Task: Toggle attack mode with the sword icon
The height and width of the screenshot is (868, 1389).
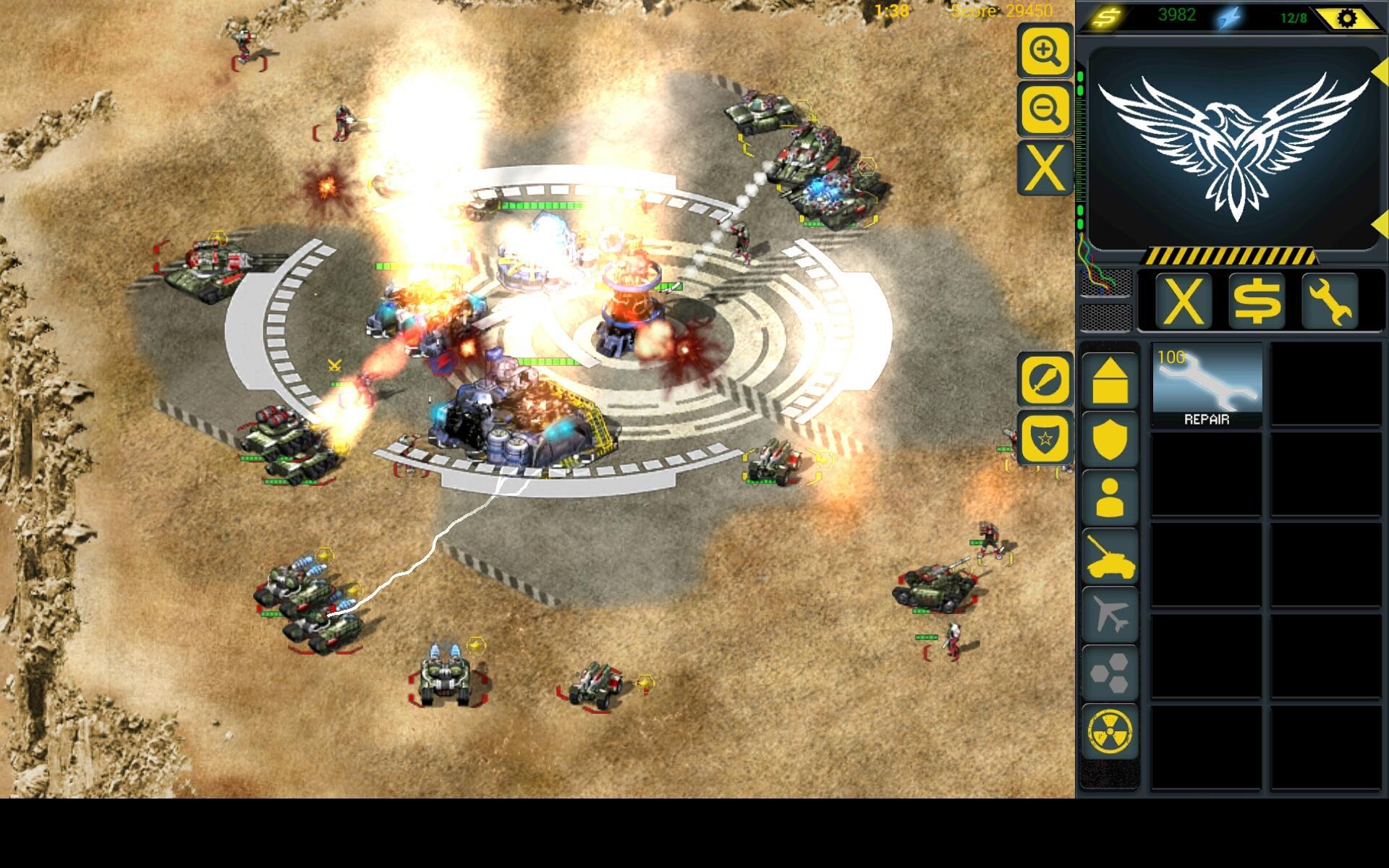Action: pos(1044,379)
